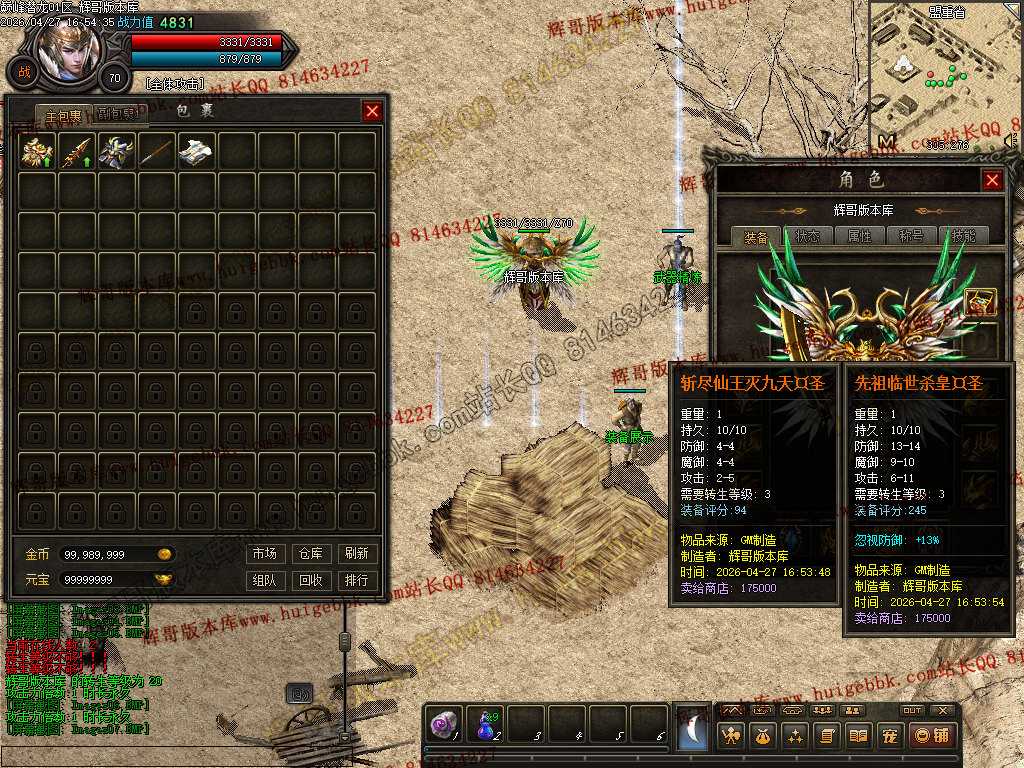Open the 回收 recycle function
Image resolution: width=1024 pixels, height=768 pixels.
(x=310, y=580)
